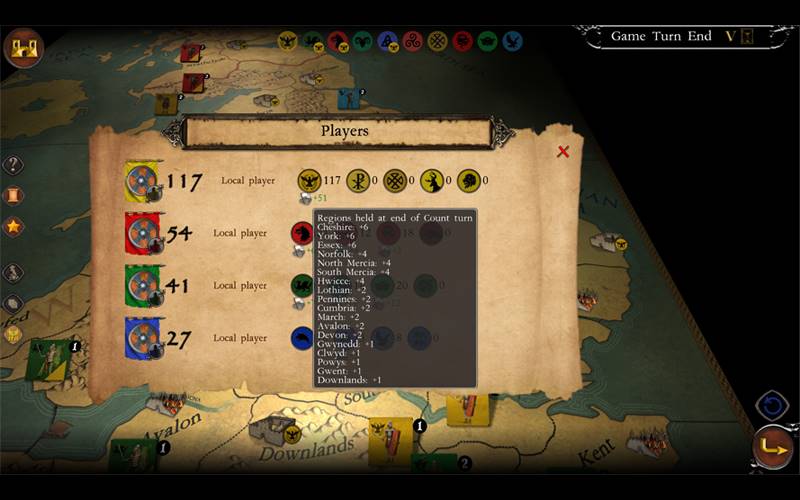Click the orange scroll icon on sidebar
800x500 pixels.
(x=13, y=196)
